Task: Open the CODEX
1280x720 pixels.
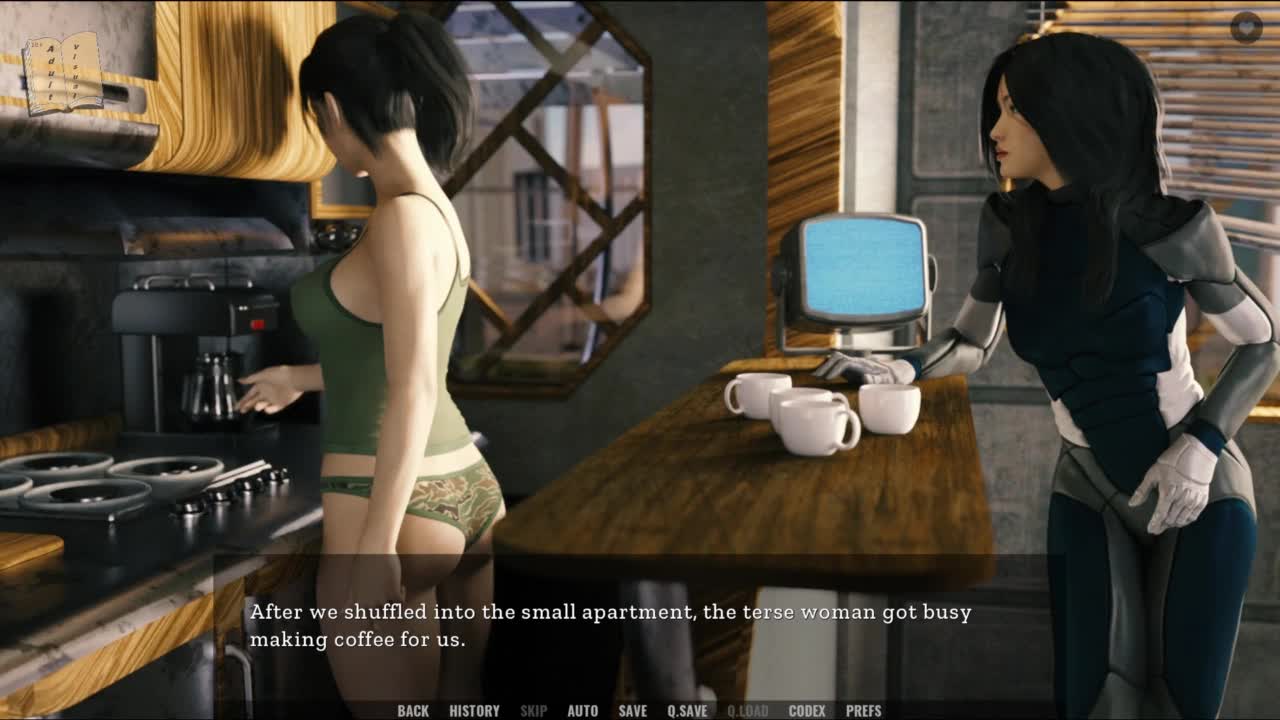Action: [x=807, y=711]
